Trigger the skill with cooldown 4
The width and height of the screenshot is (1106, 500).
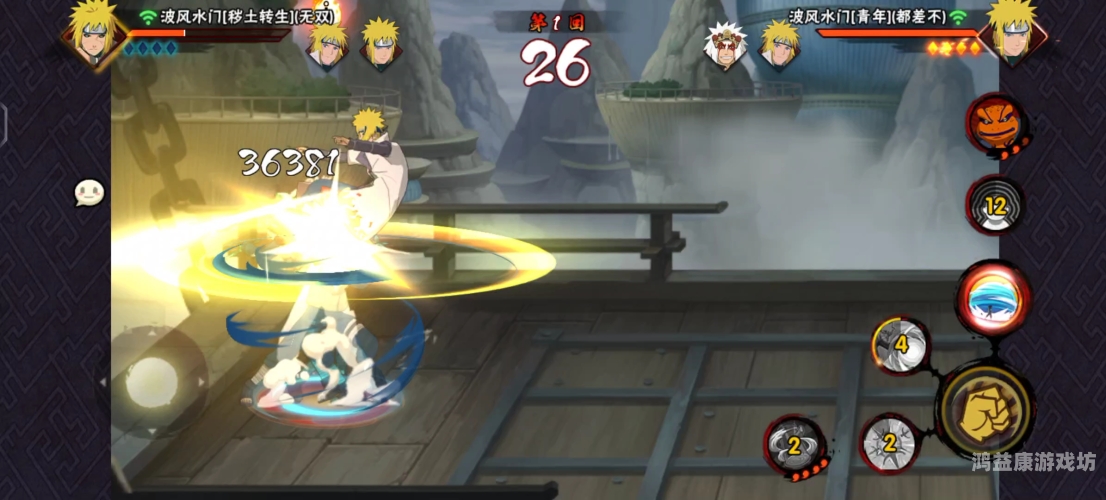899,346
